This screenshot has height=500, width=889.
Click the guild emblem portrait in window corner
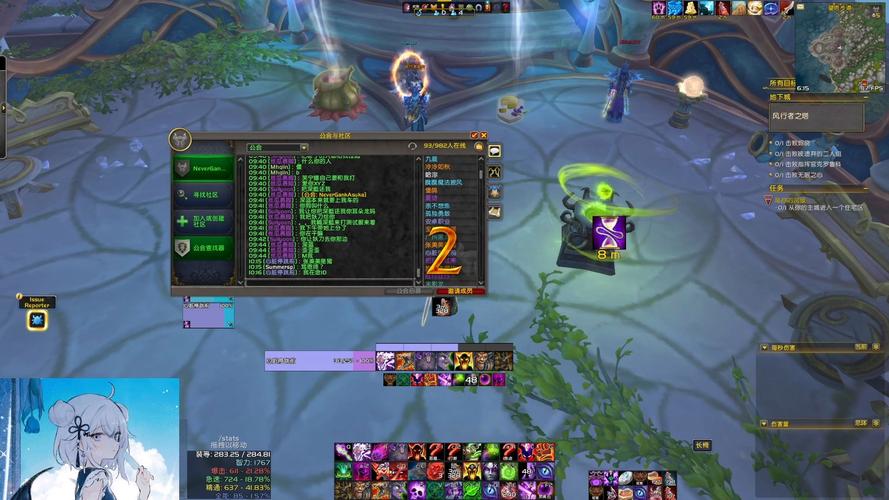click(181, 139)
